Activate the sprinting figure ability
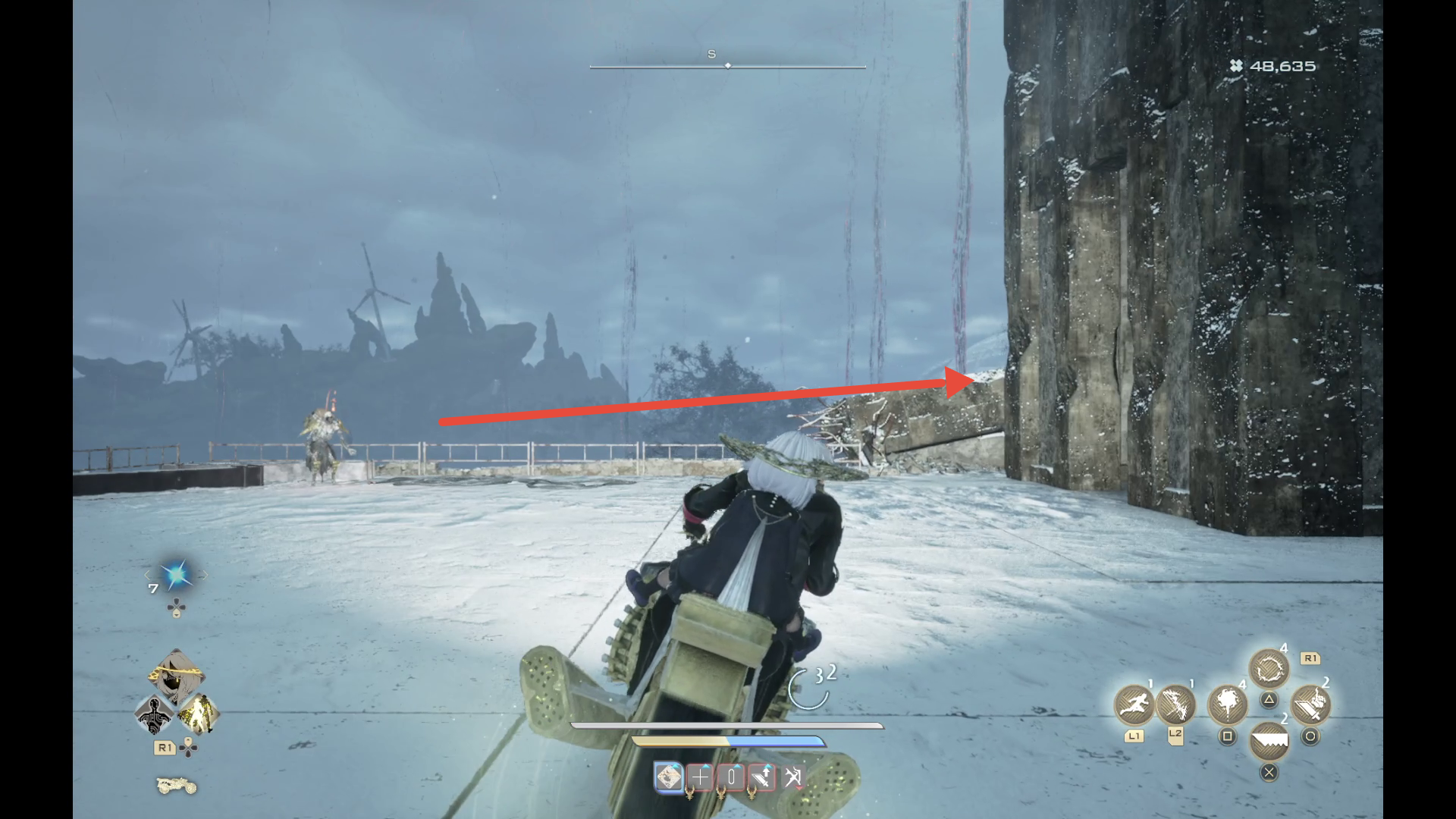This screenshot has width=1456, height=819. click(x=1133, y=704)
